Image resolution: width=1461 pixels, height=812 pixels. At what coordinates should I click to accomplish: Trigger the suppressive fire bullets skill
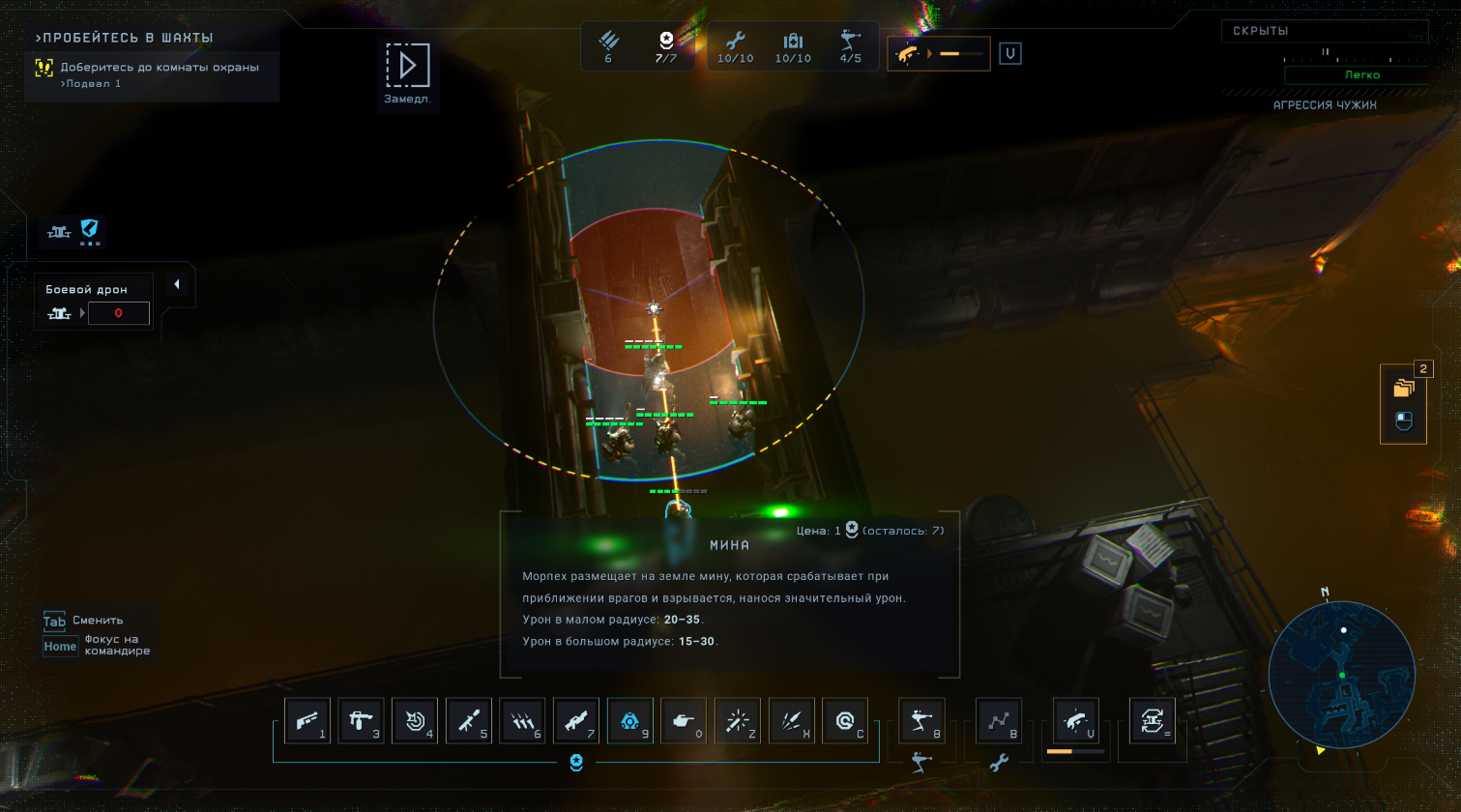coord(522,721)
